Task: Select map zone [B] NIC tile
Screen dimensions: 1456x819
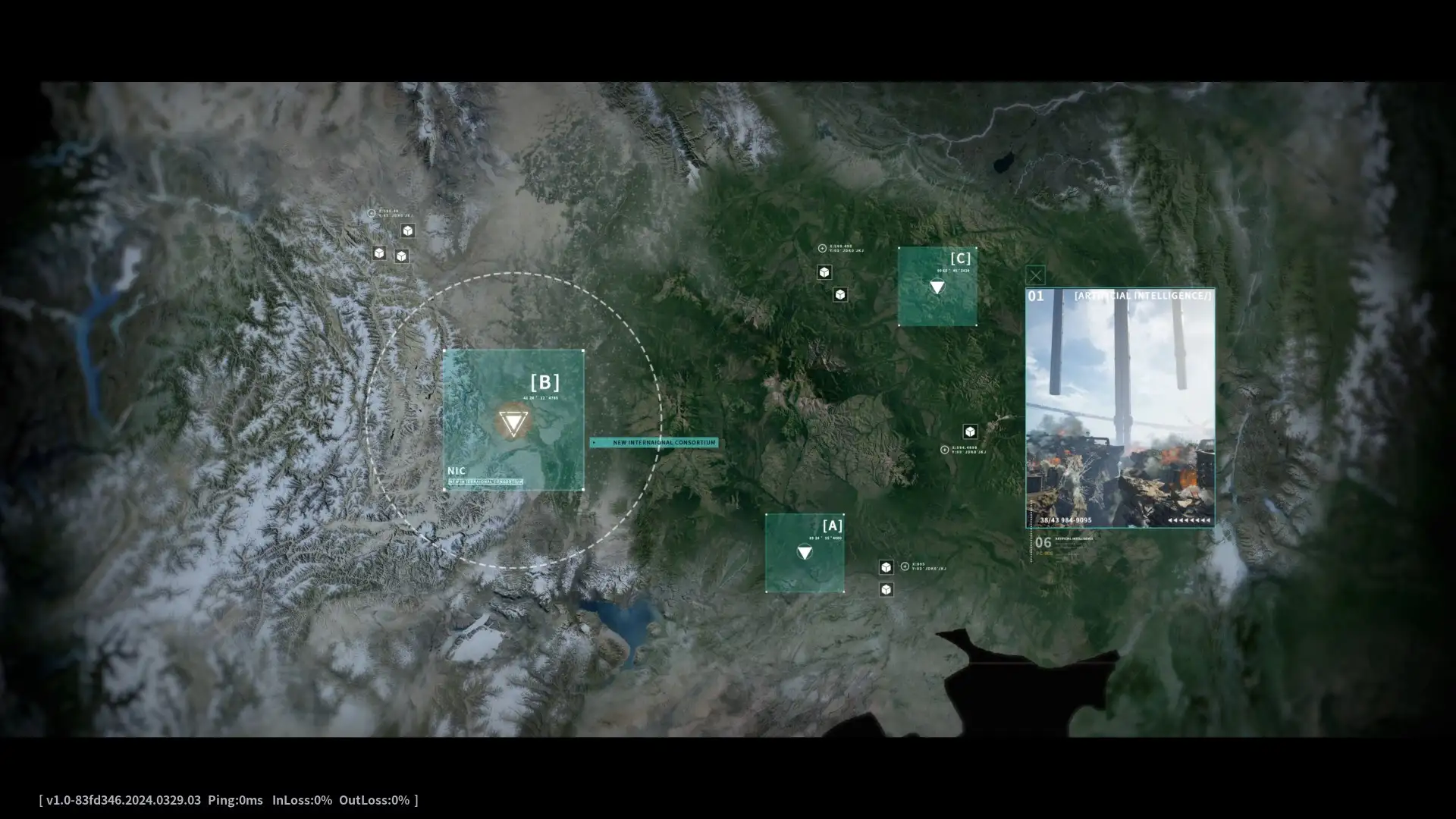Action: pos(513,420)
